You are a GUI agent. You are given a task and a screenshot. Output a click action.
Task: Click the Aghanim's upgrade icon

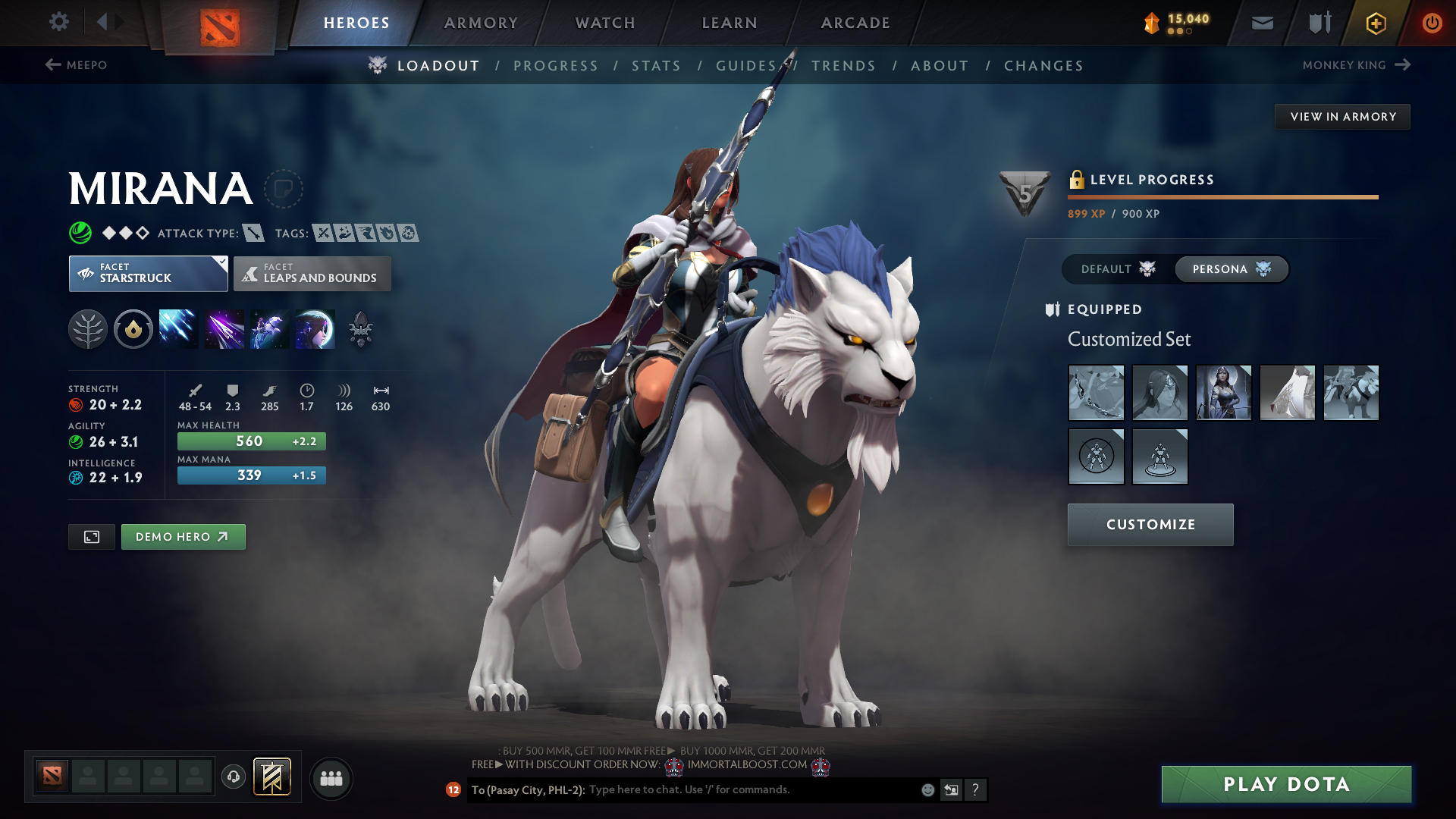[x=360, y=328]
